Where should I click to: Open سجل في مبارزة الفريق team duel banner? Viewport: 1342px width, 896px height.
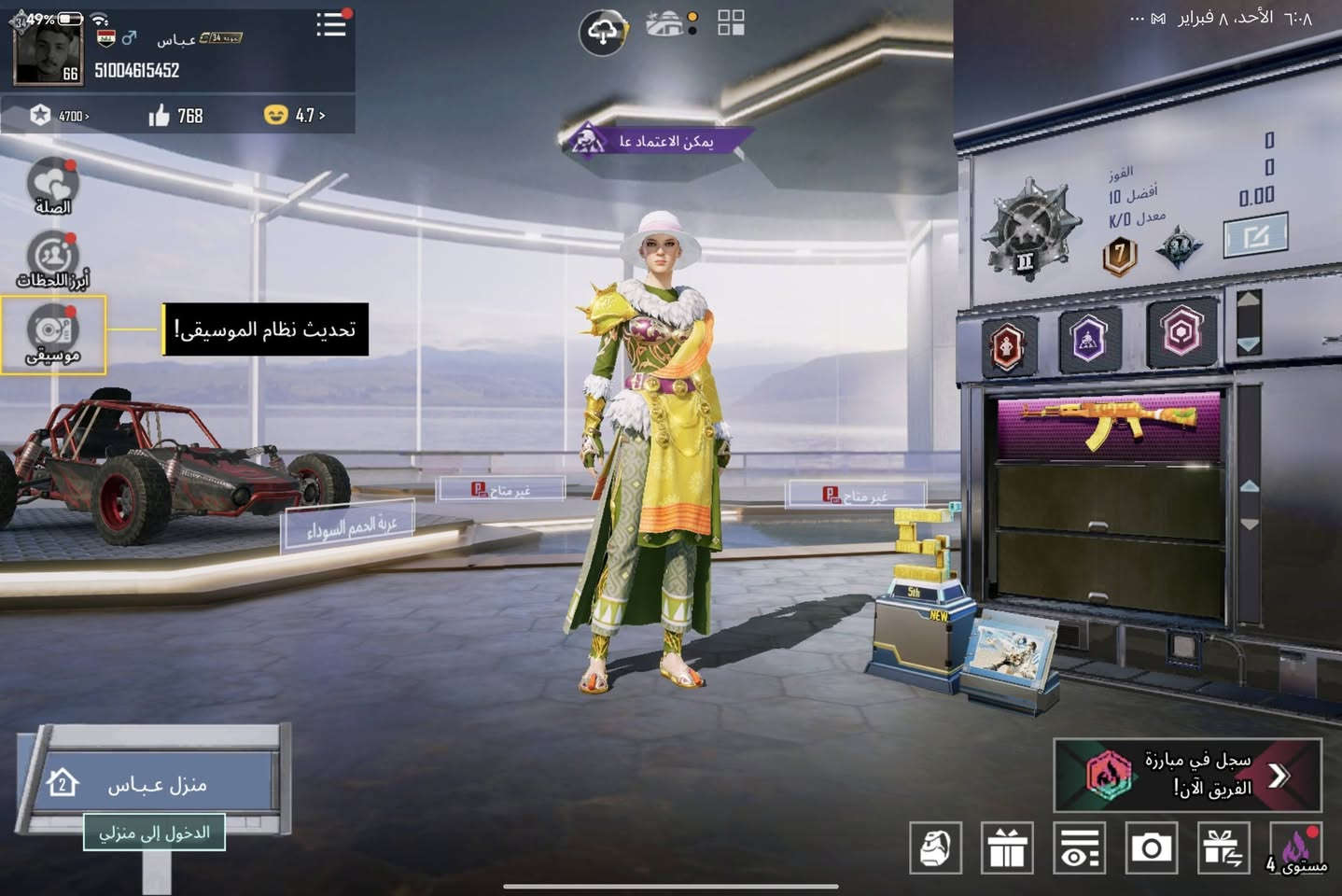[1185, 774]
